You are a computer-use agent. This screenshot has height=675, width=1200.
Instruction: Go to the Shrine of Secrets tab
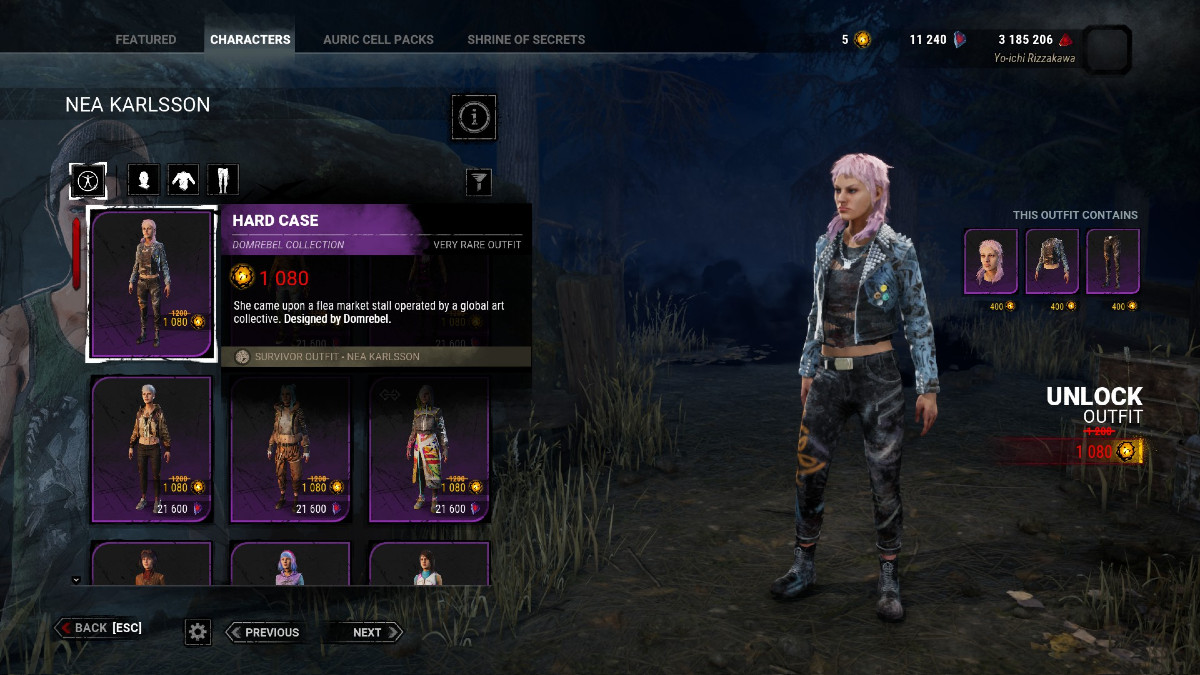526,40
